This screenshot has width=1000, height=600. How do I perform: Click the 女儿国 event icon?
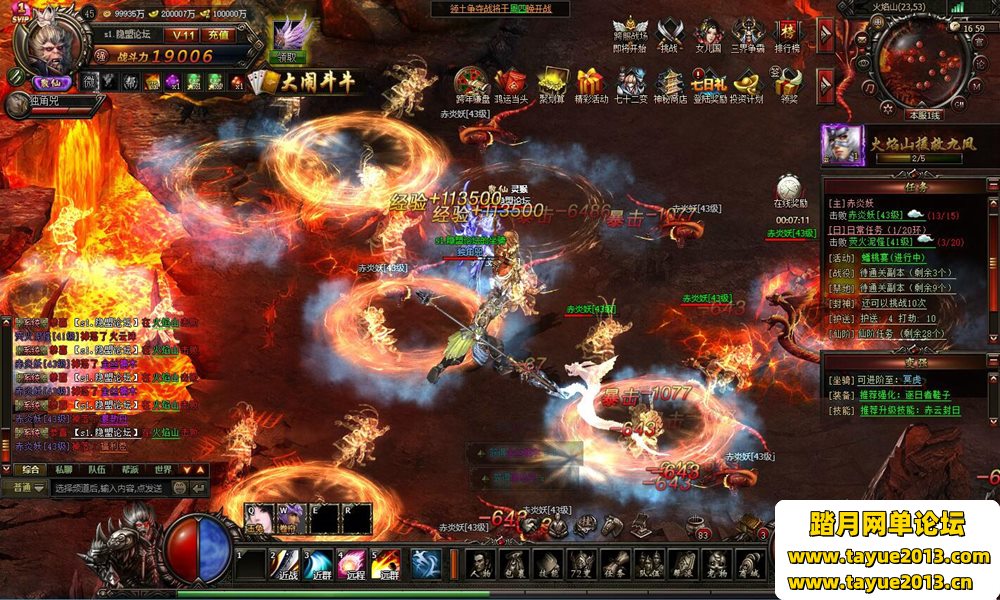pyautogui.click(x=709, y=34)
